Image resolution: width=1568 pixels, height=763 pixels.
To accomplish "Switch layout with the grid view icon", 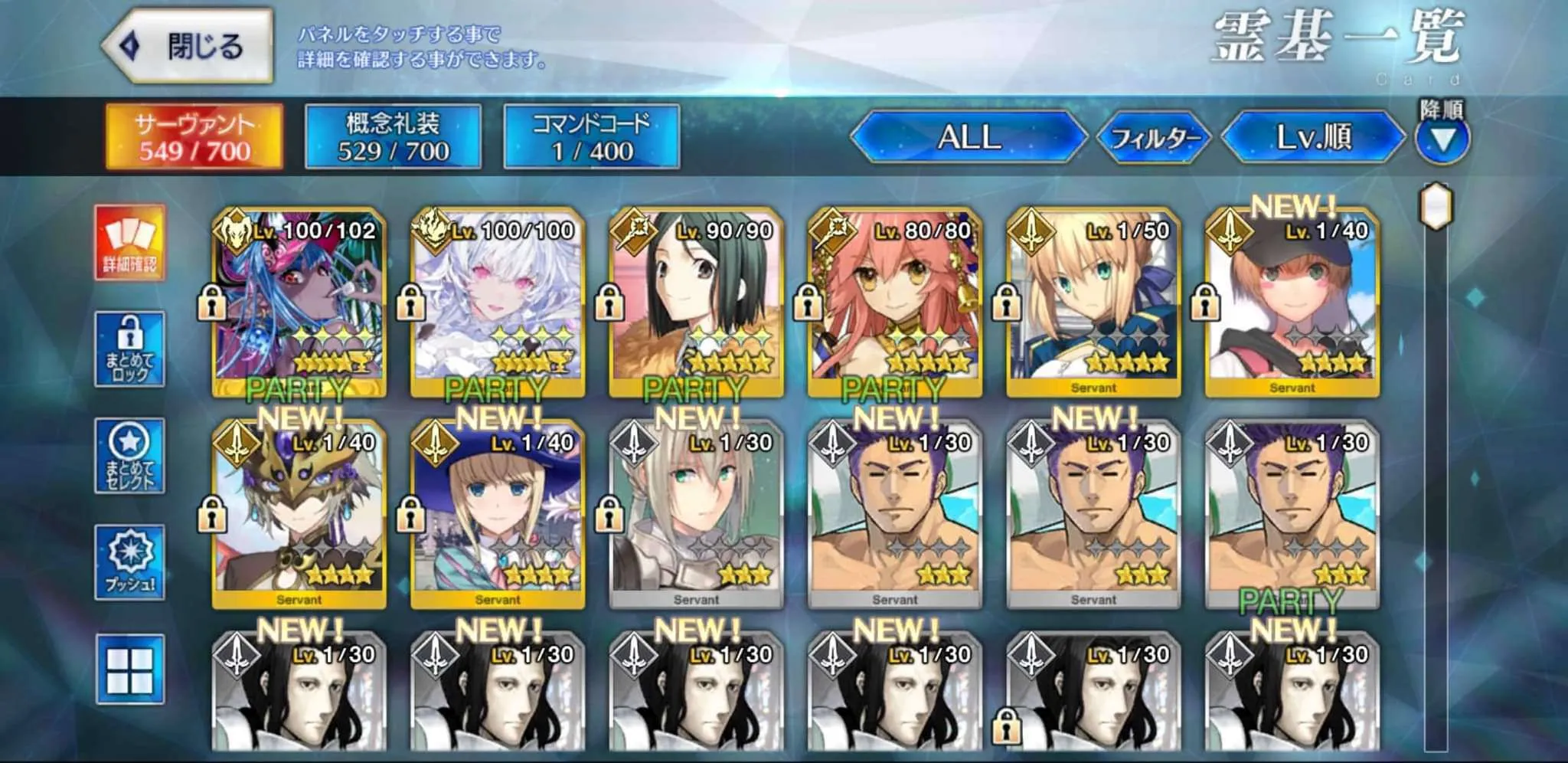I will click(129, 670).
